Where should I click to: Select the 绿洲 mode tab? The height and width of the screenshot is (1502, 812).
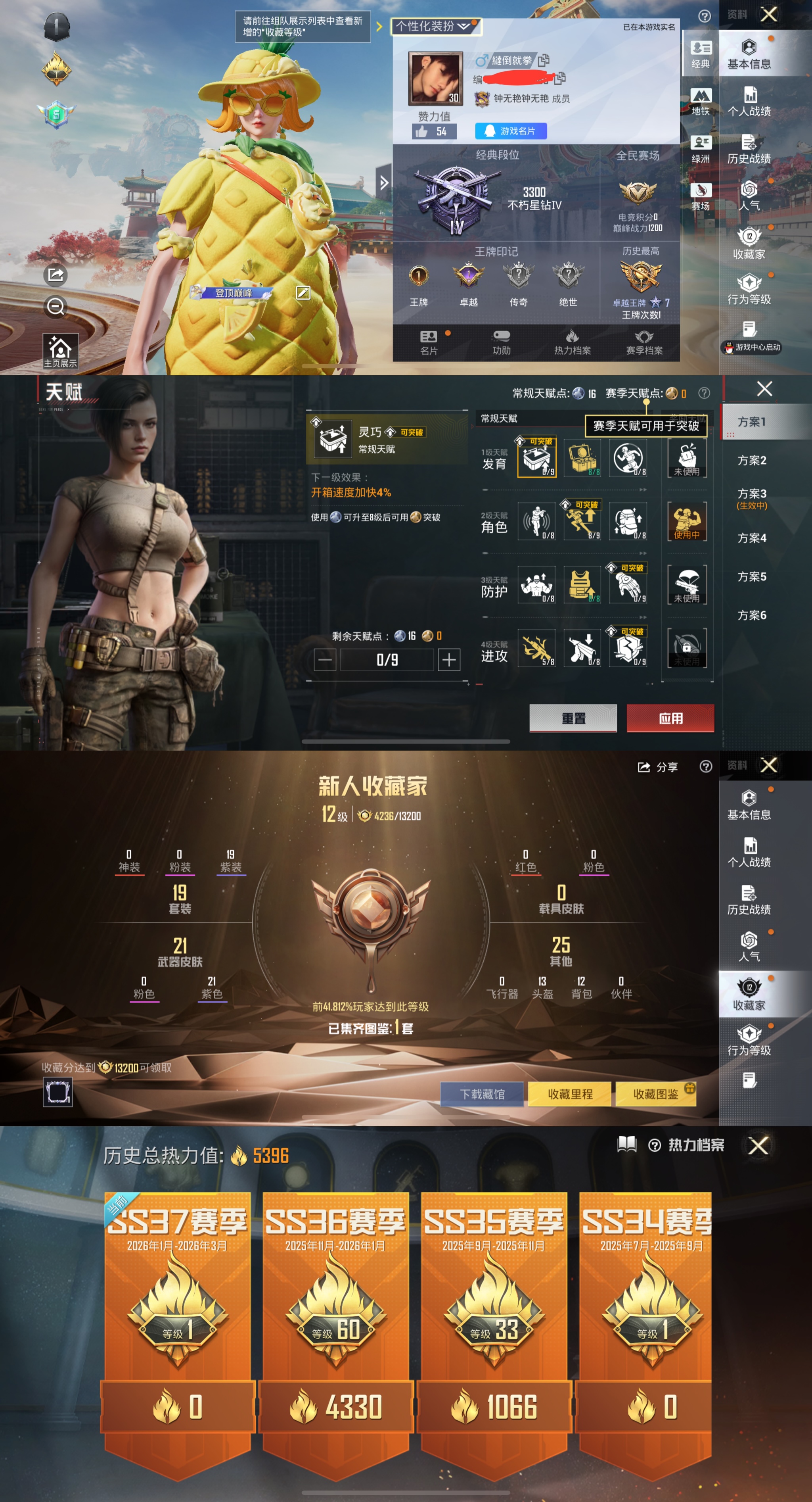coord(700,149)
